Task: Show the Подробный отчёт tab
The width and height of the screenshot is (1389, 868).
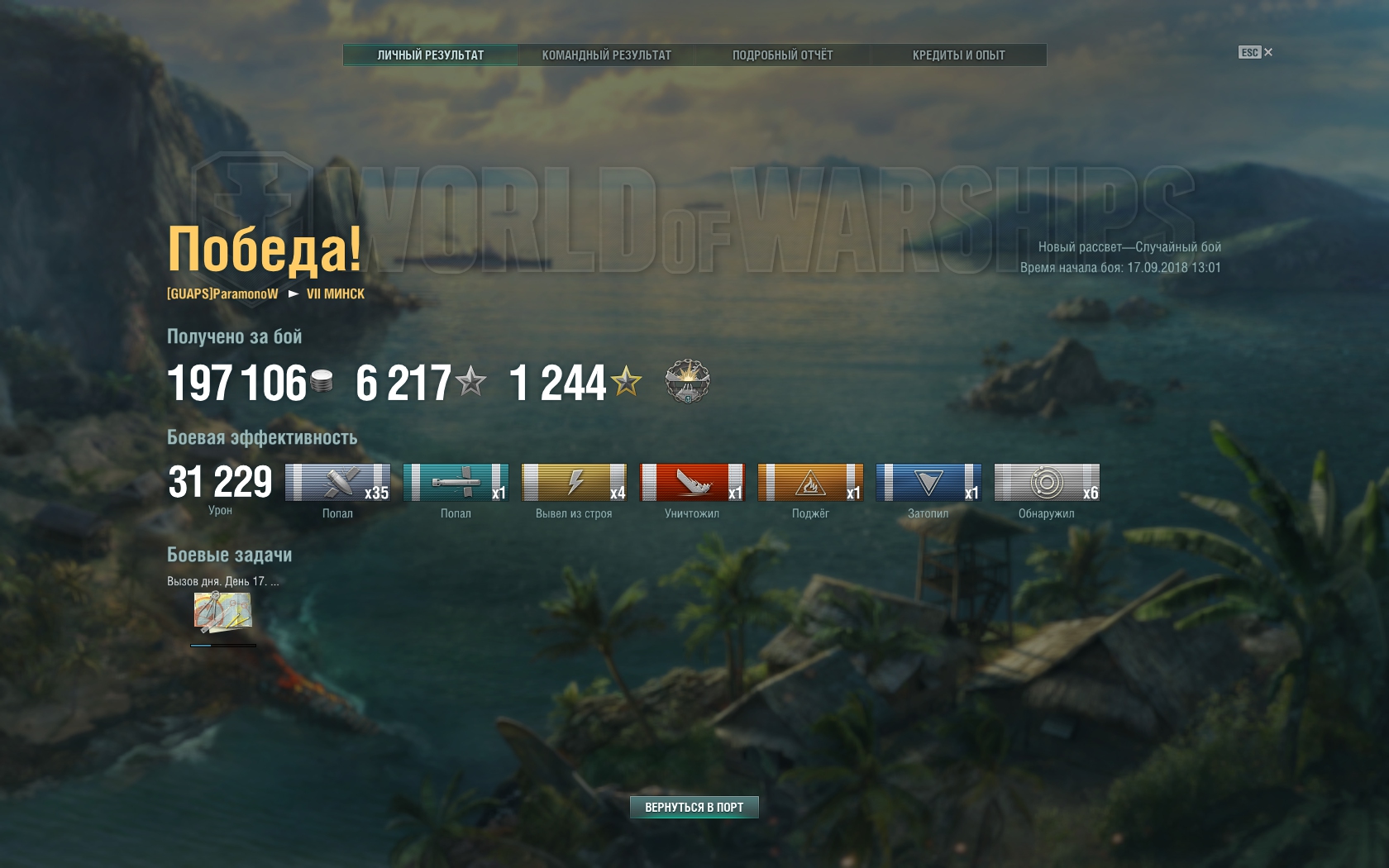Action: [x=782, y=55]
